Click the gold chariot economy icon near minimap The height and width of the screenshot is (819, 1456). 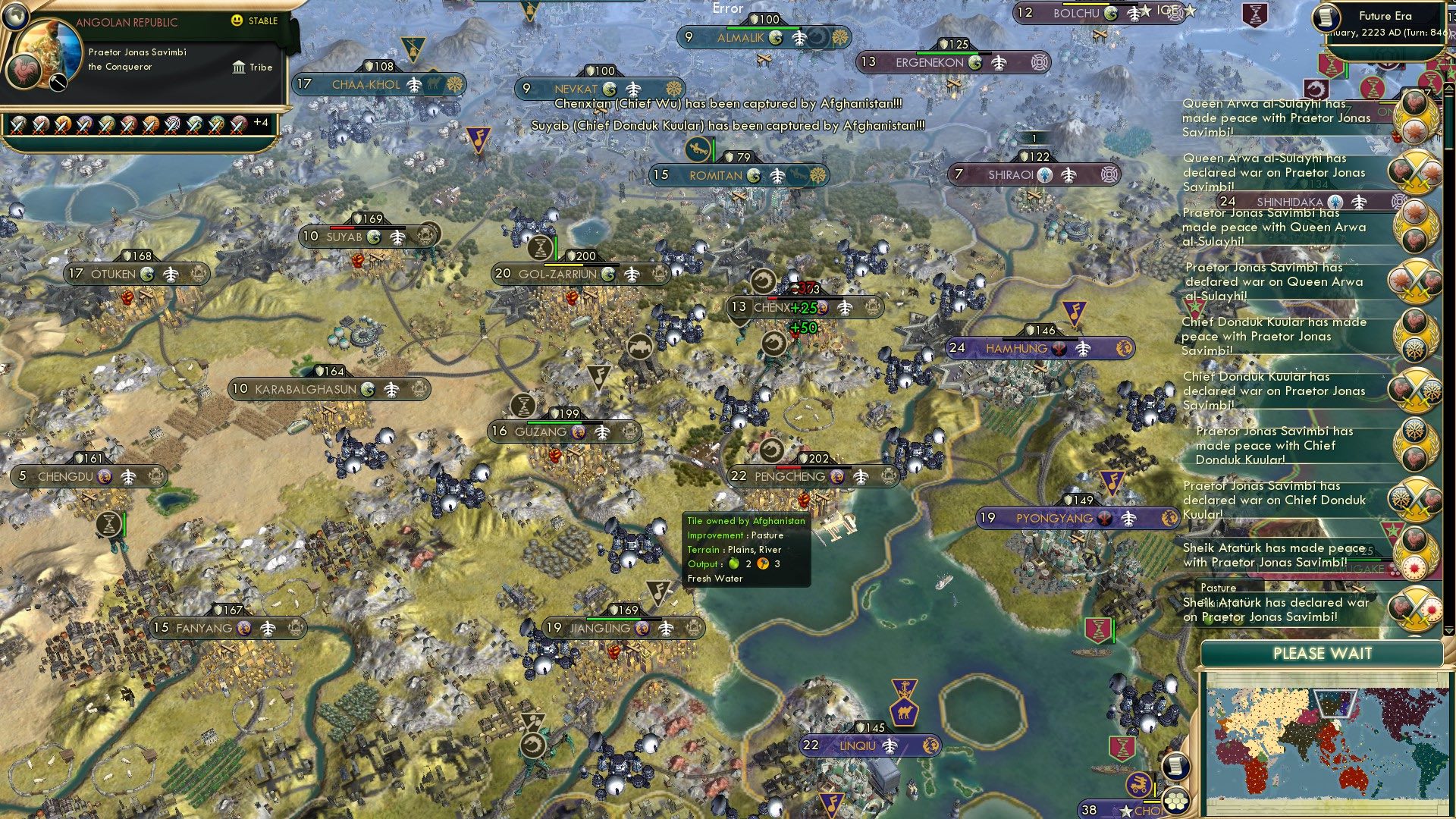1137,783
